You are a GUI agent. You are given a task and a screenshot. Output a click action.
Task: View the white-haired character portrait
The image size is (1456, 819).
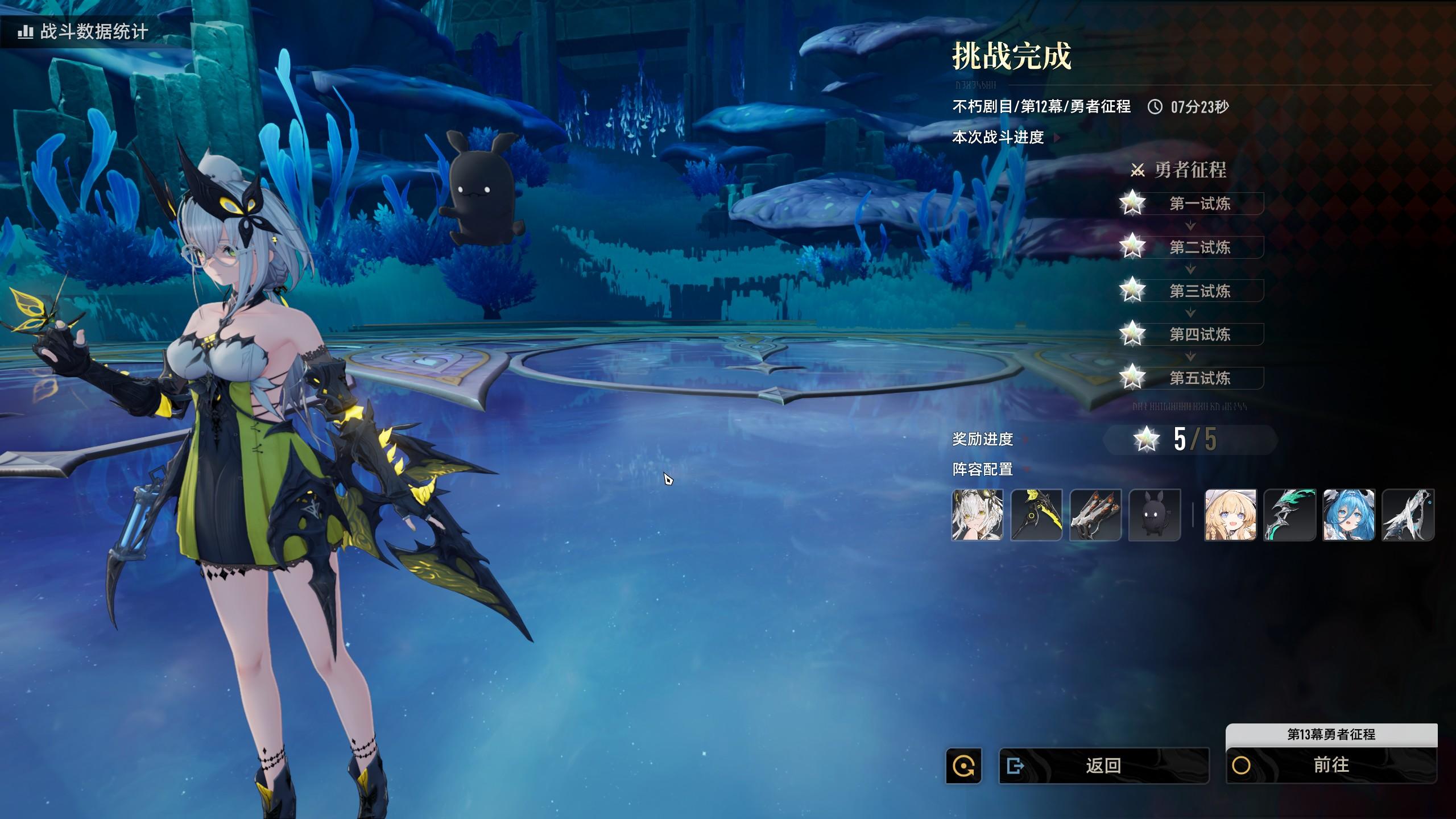click(977, 515)
